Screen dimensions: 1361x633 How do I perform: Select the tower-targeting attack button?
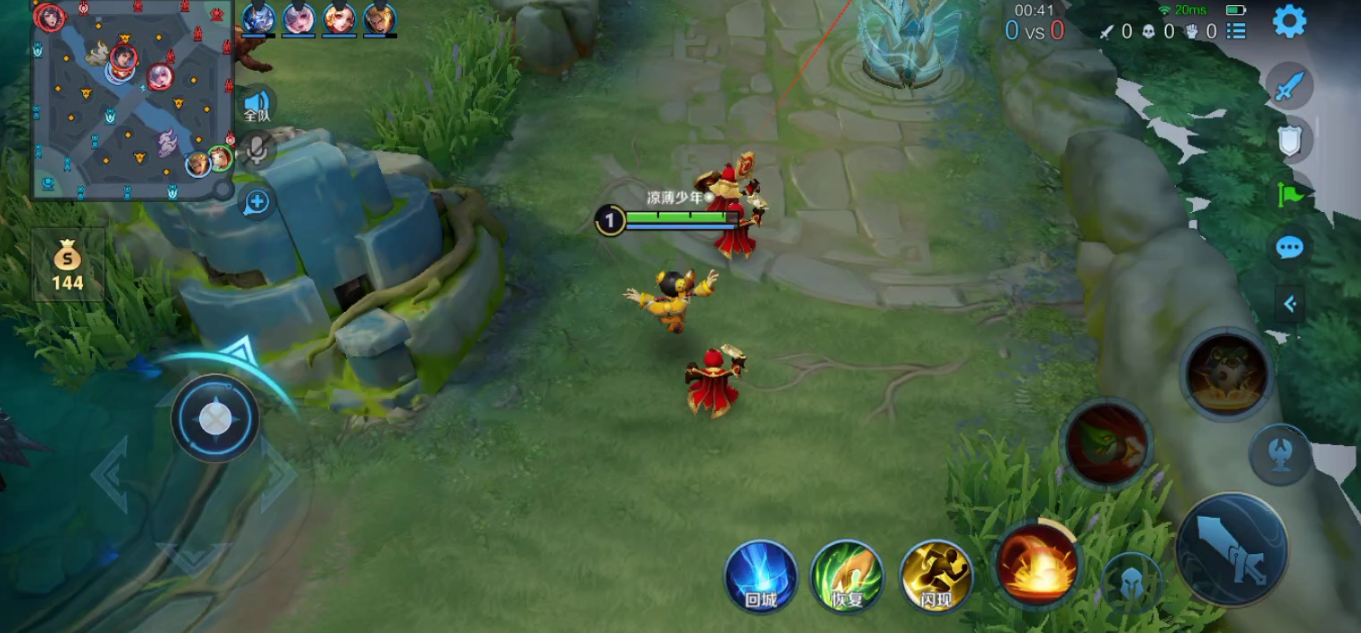click(1280, 455)
